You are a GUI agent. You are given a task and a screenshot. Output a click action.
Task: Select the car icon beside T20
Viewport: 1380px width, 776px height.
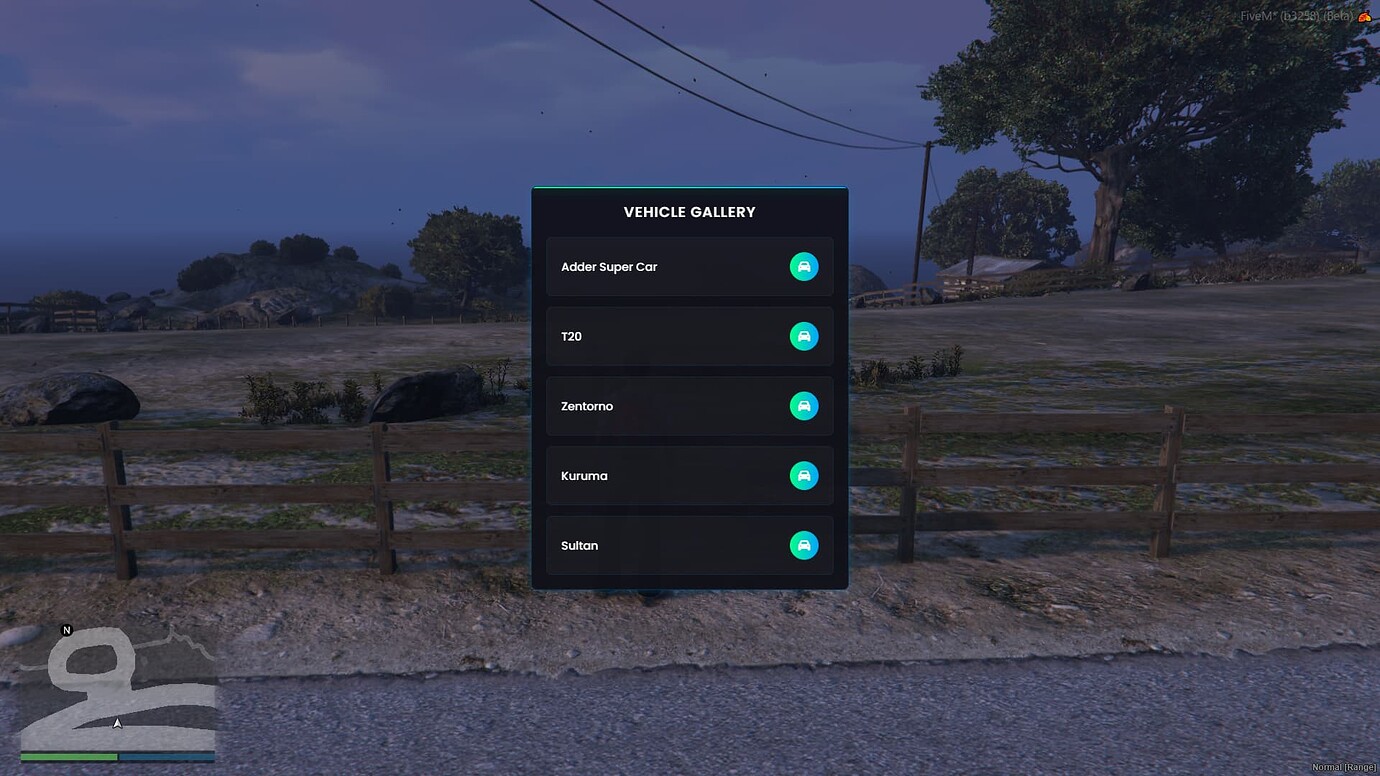pyautogui.click(x=804, y=336)
